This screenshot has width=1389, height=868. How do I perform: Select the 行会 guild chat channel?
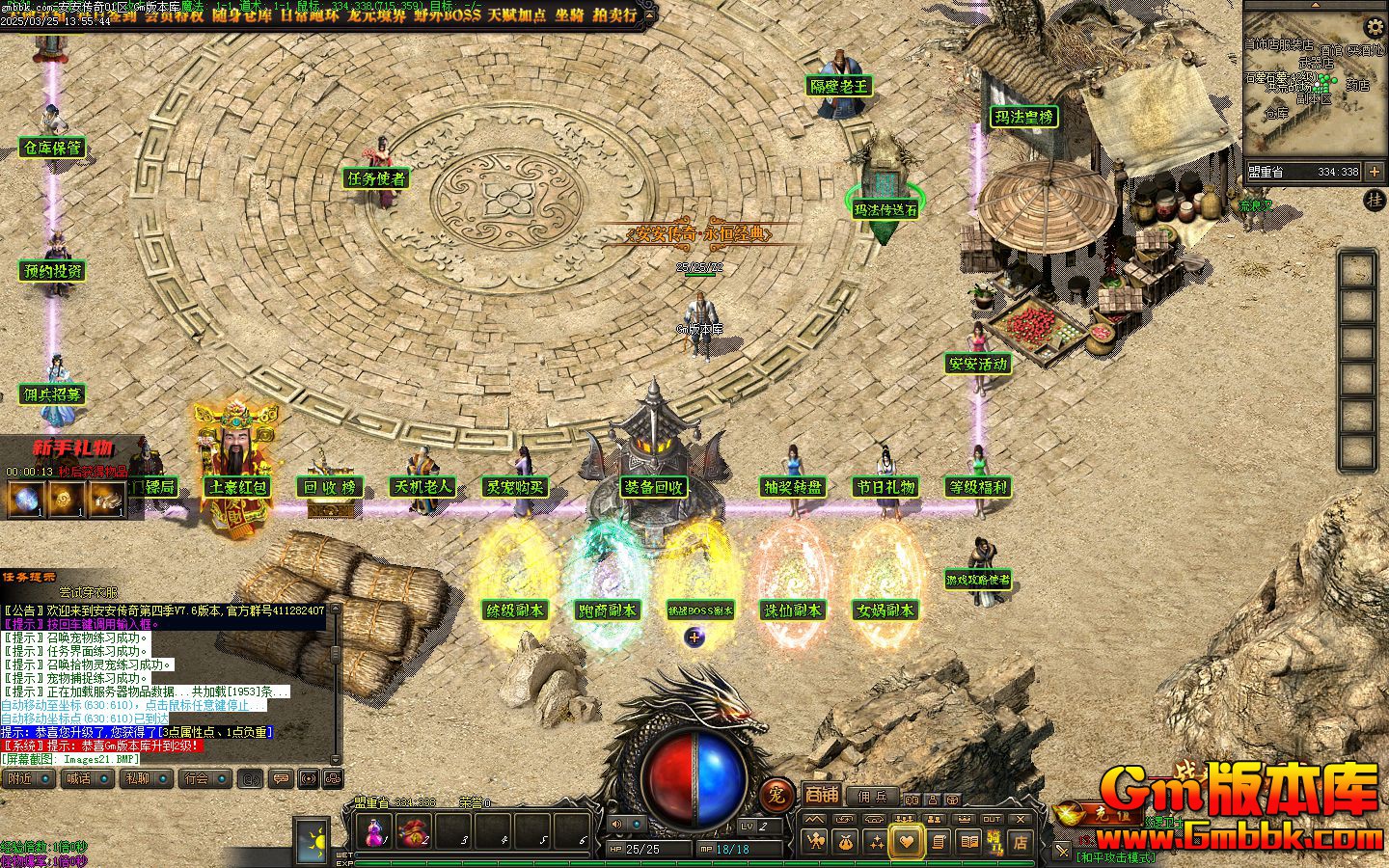[204, 778]
